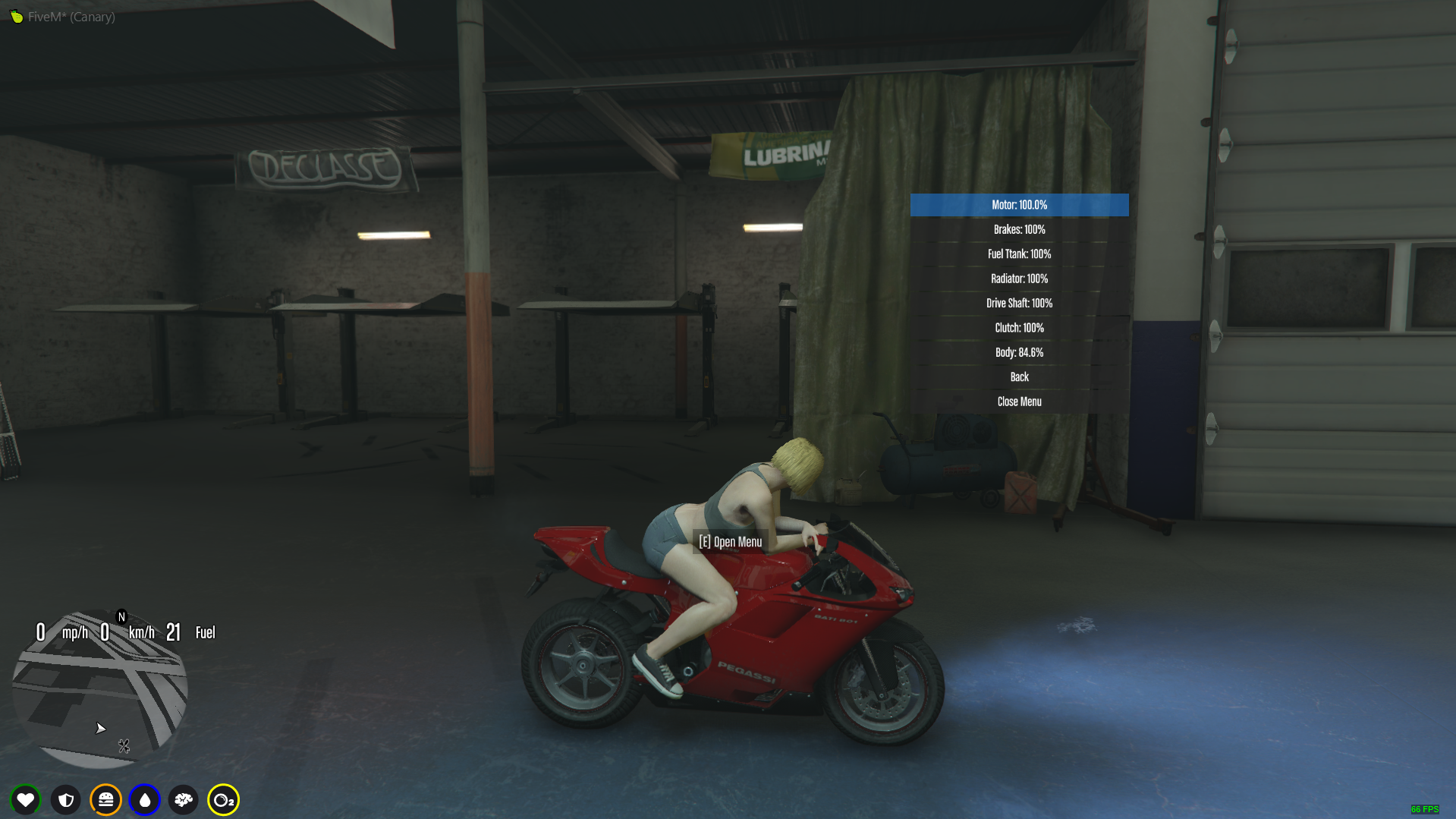This screenshot has height=819, width=1456.
Task: Click the burger hunger status icon
Action: [105, 799]
